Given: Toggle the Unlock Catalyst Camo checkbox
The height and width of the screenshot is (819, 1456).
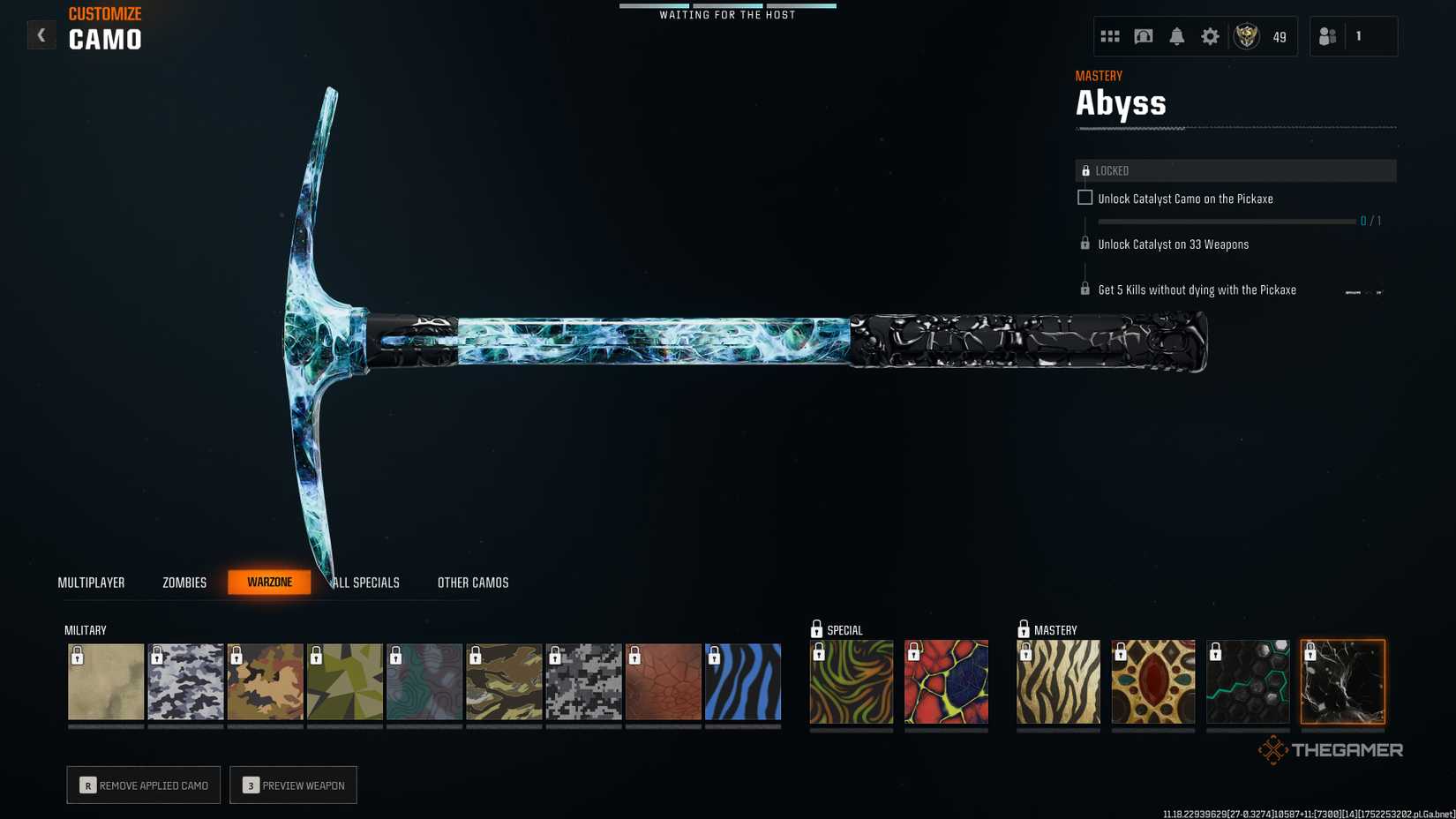Looking at the screenshot, I should point(1084,198).
